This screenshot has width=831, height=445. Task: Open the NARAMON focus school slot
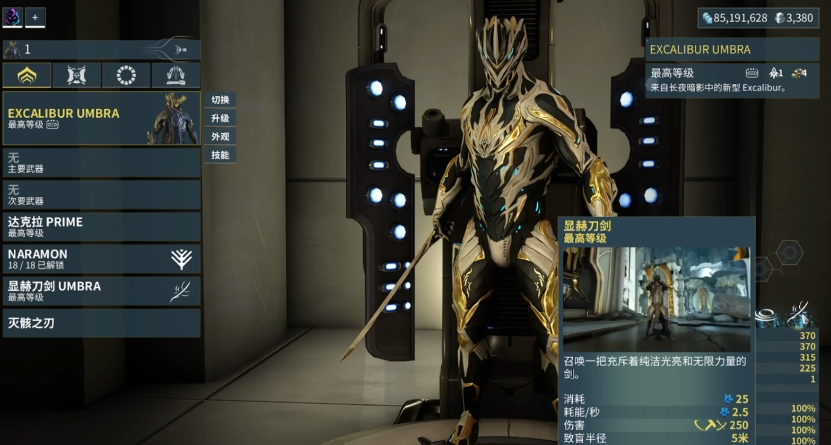coord(101,258)
